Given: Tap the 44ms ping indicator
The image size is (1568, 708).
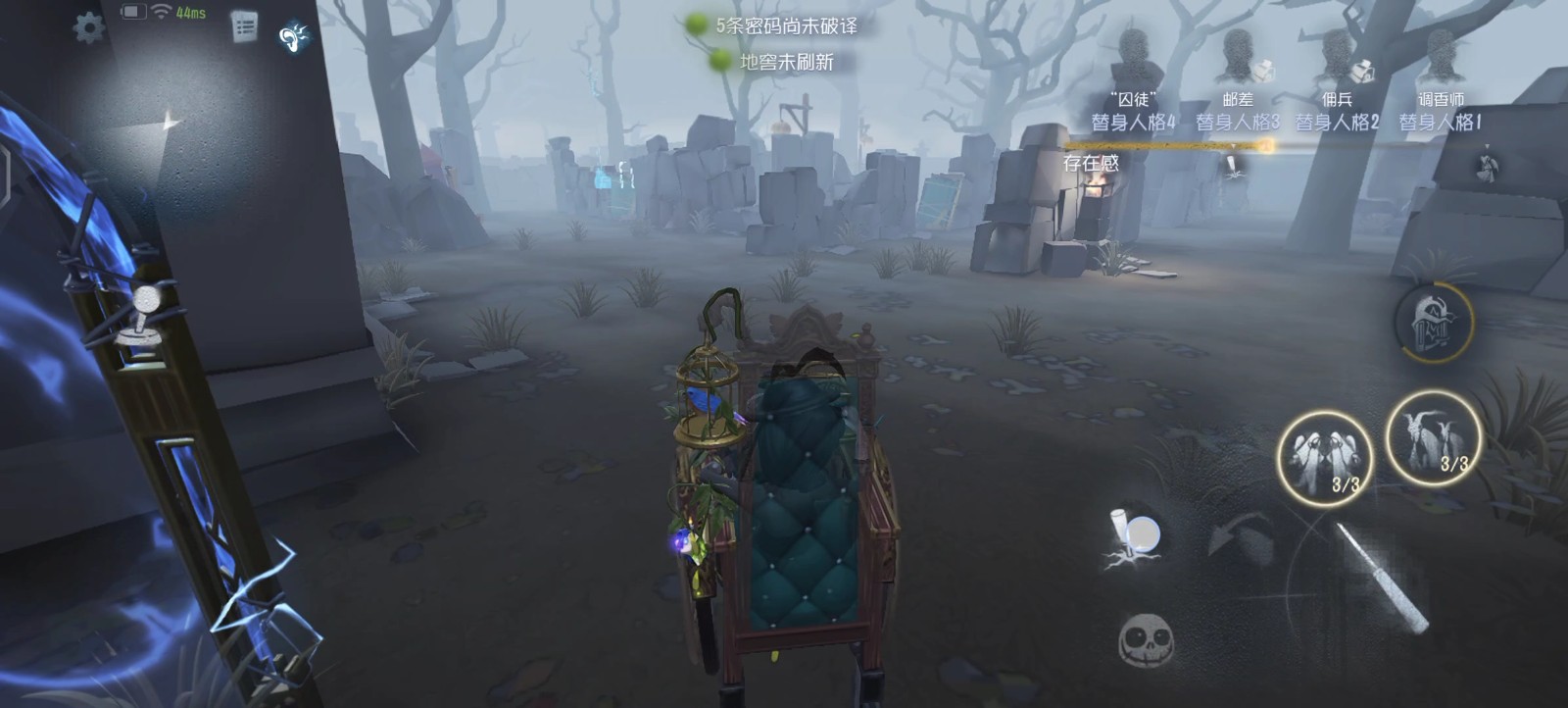Looking at the screenshot, I should 190,15.
